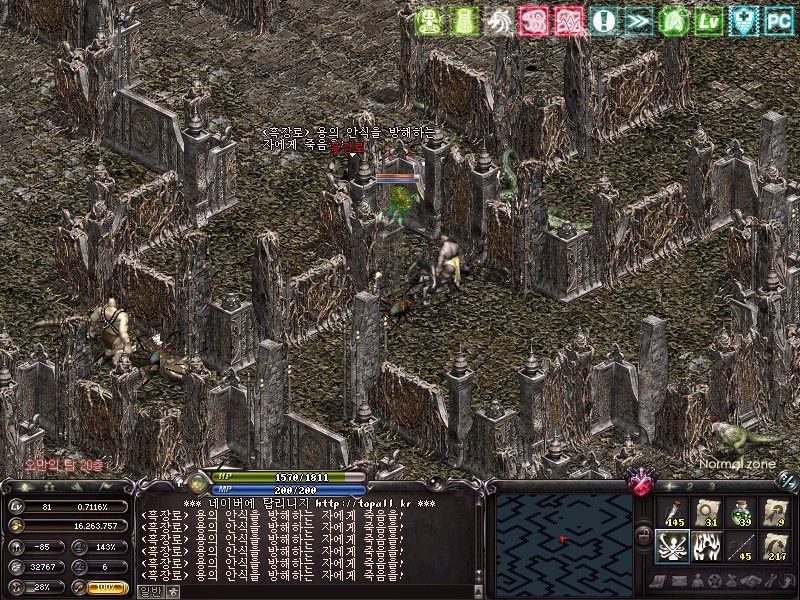The height and width of the screenshot is (600, 800).
Task: Click the "PC" icon in top bar
Action: pos(779,20)
